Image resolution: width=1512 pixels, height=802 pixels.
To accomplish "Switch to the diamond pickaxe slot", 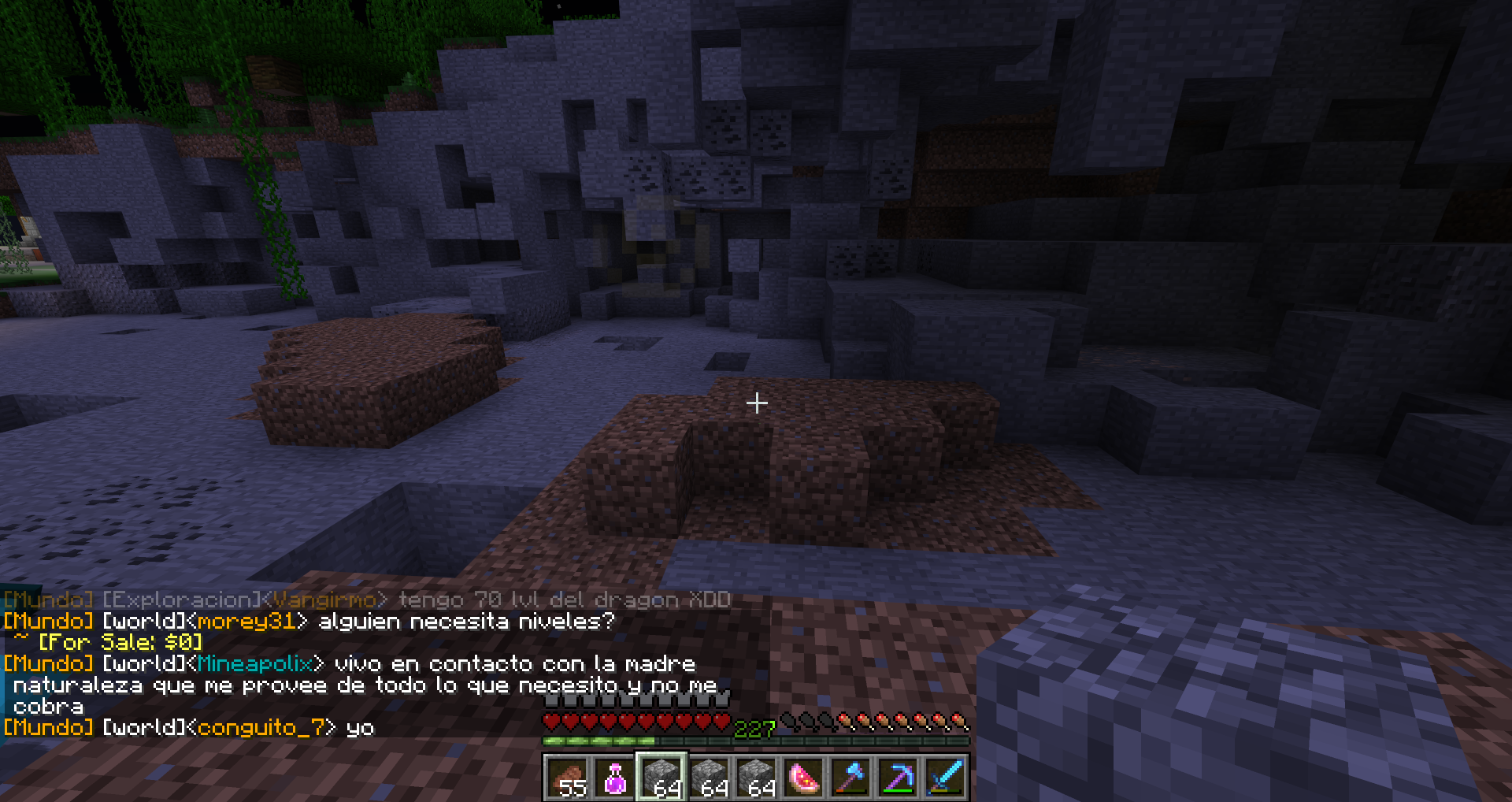I will (x=898, y=778).
